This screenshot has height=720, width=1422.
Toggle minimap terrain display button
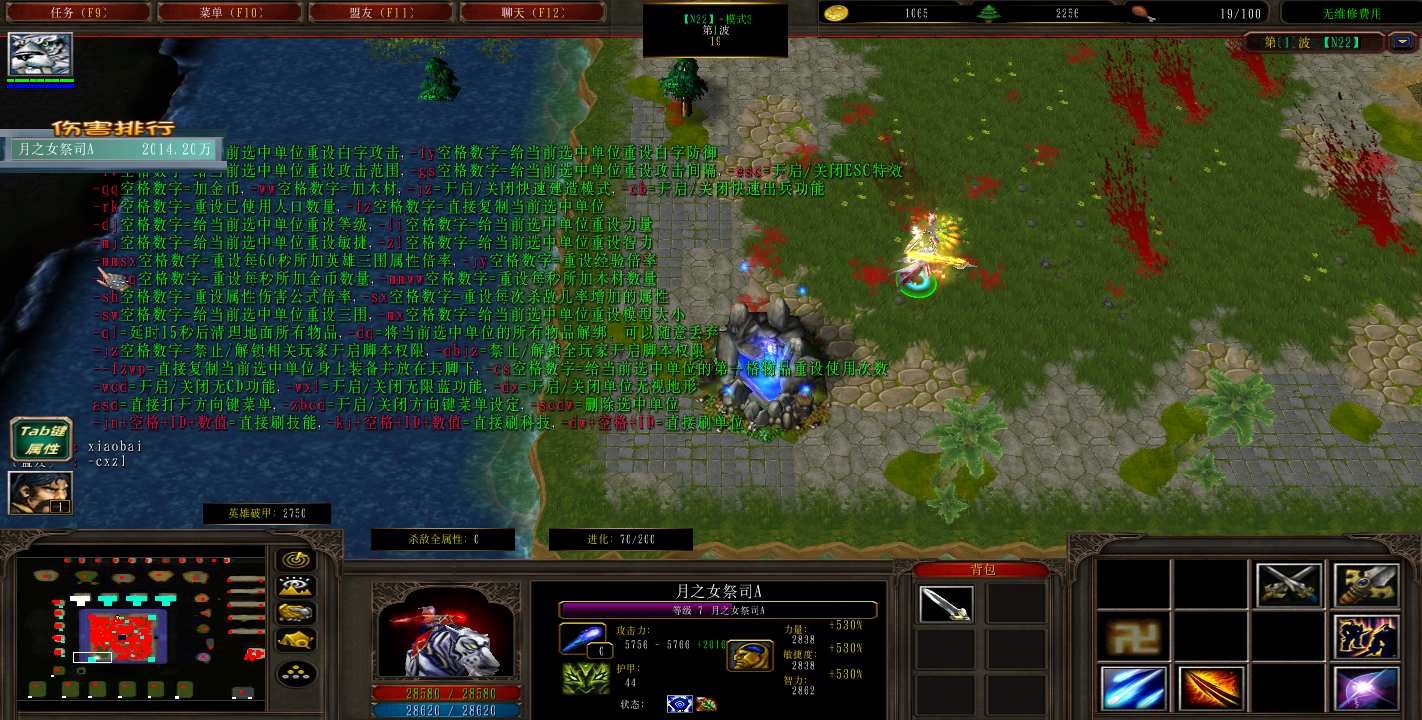(296, 587)
